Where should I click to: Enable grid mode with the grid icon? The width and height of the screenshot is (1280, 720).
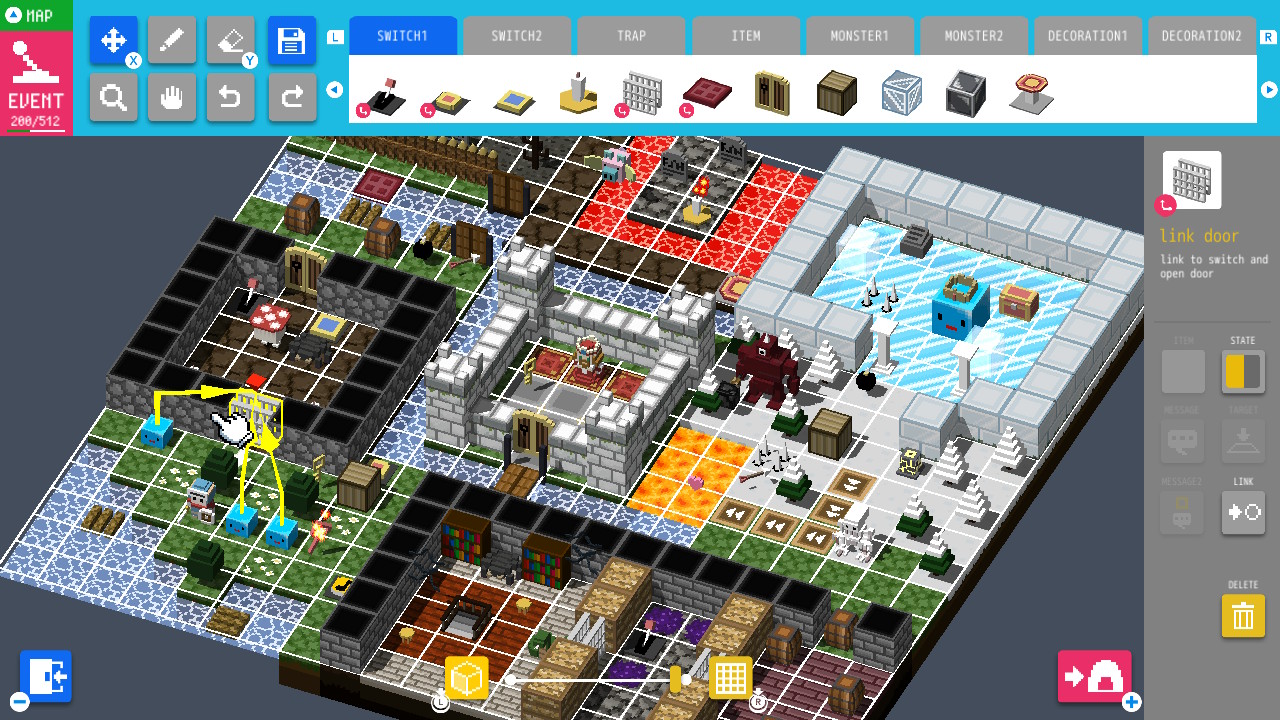point(731,677)
